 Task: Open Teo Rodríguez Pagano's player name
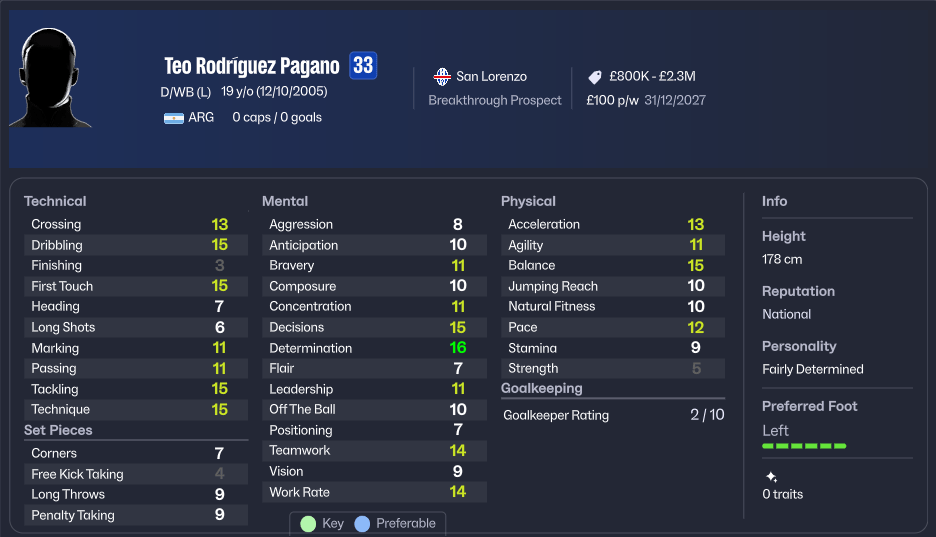pyautogui.click(x=252, y=66)
